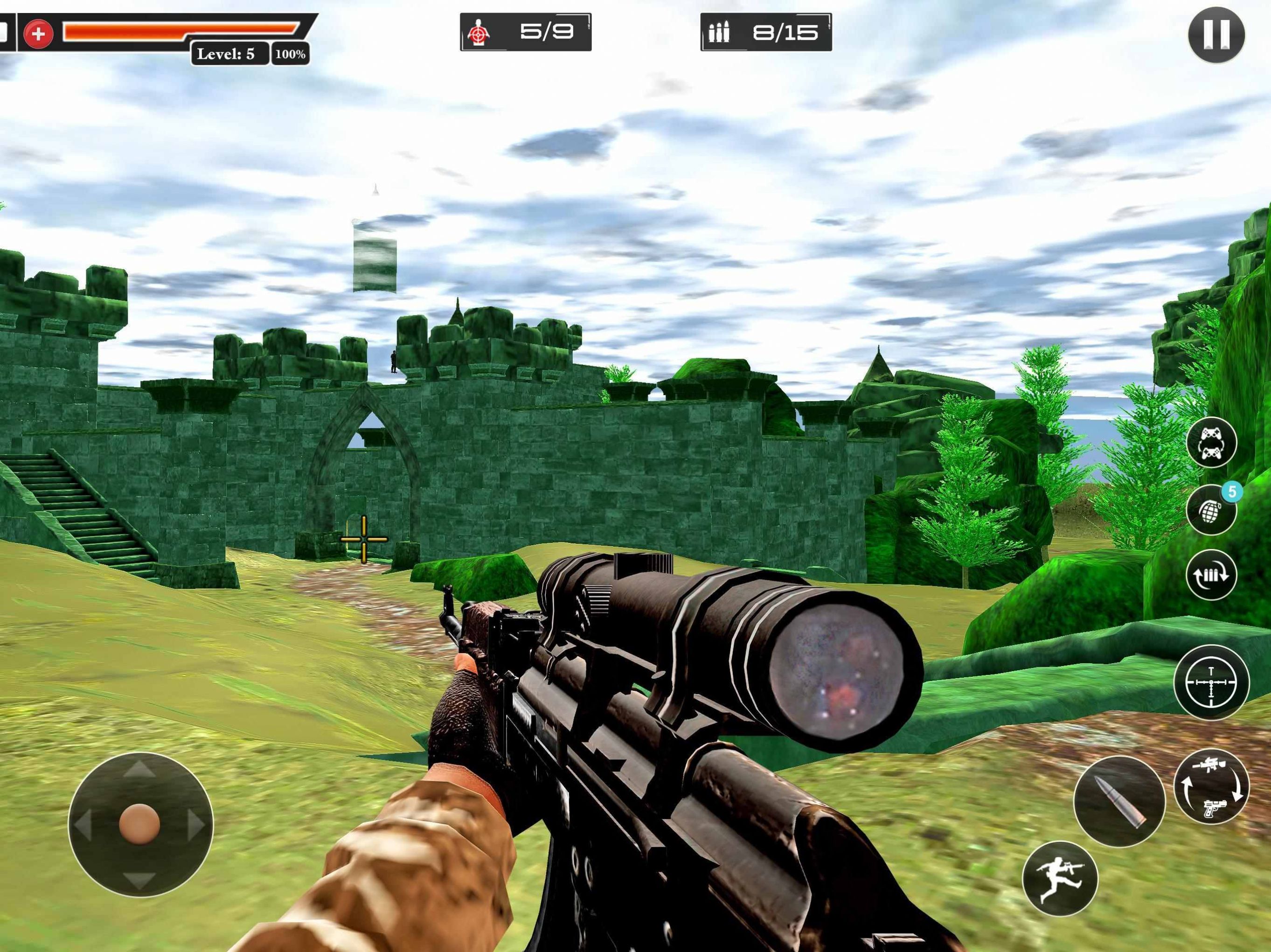Open the game controller settings icon
This screenshot has width=1271, height=952.
(x=1211, y=441)
